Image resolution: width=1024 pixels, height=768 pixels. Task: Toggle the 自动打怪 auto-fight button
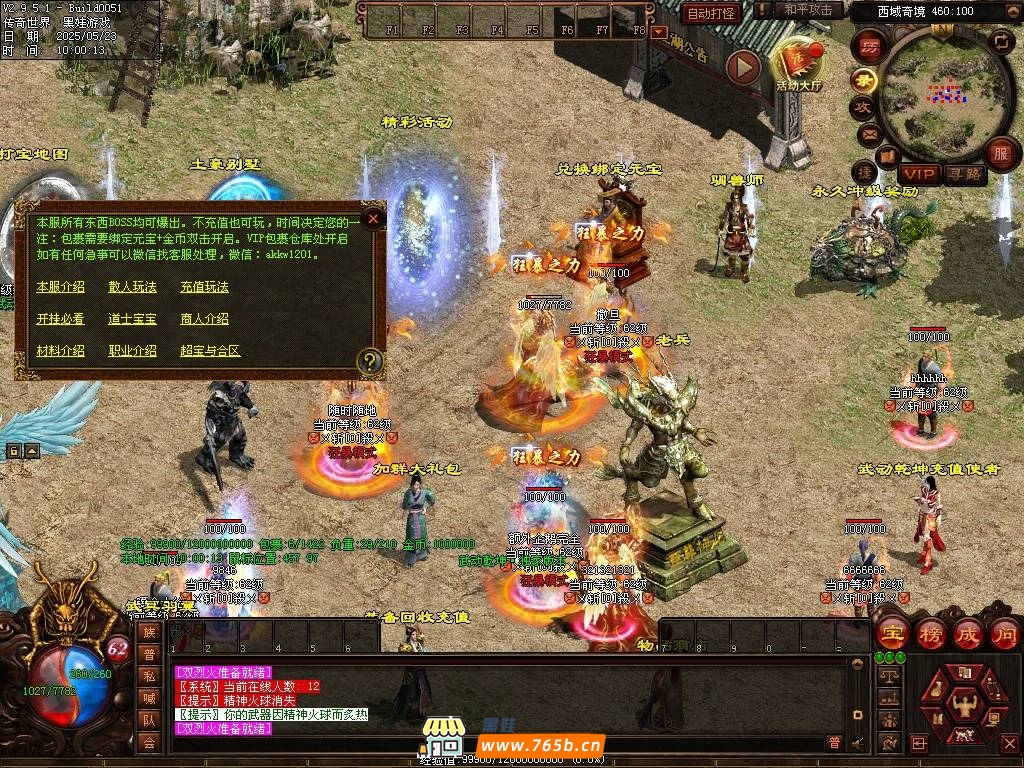tap(711, 13)
